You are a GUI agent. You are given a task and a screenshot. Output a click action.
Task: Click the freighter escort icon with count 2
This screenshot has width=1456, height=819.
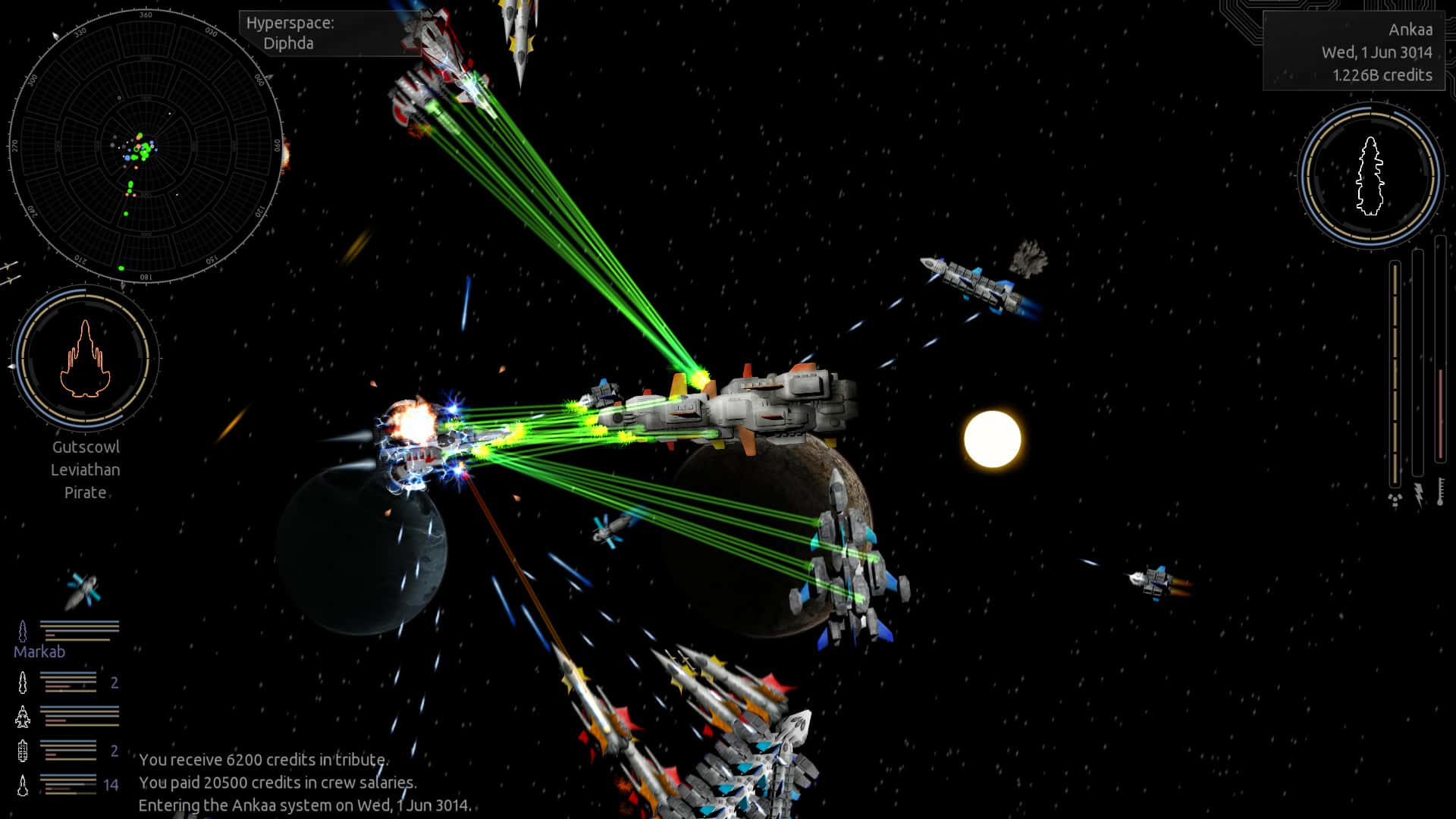tap(23, 751)
